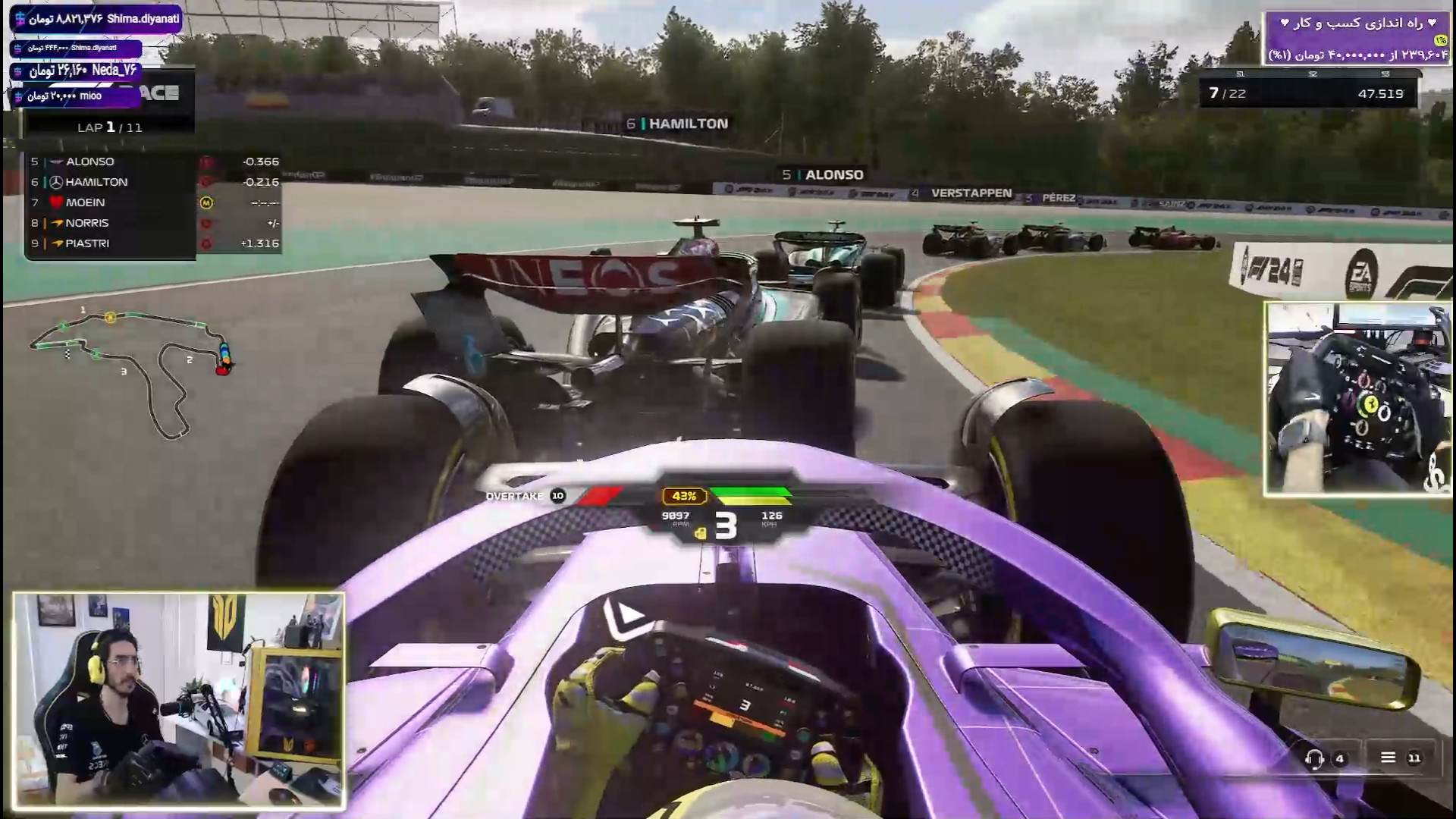Select Shima.diyanati's top donation entry

click(96, 19)
